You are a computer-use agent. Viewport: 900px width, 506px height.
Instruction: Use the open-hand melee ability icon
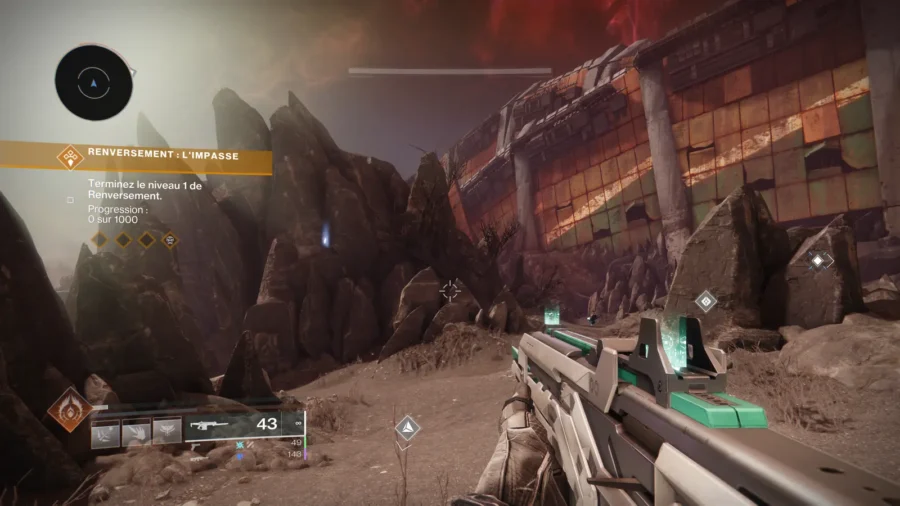[137, 431]
